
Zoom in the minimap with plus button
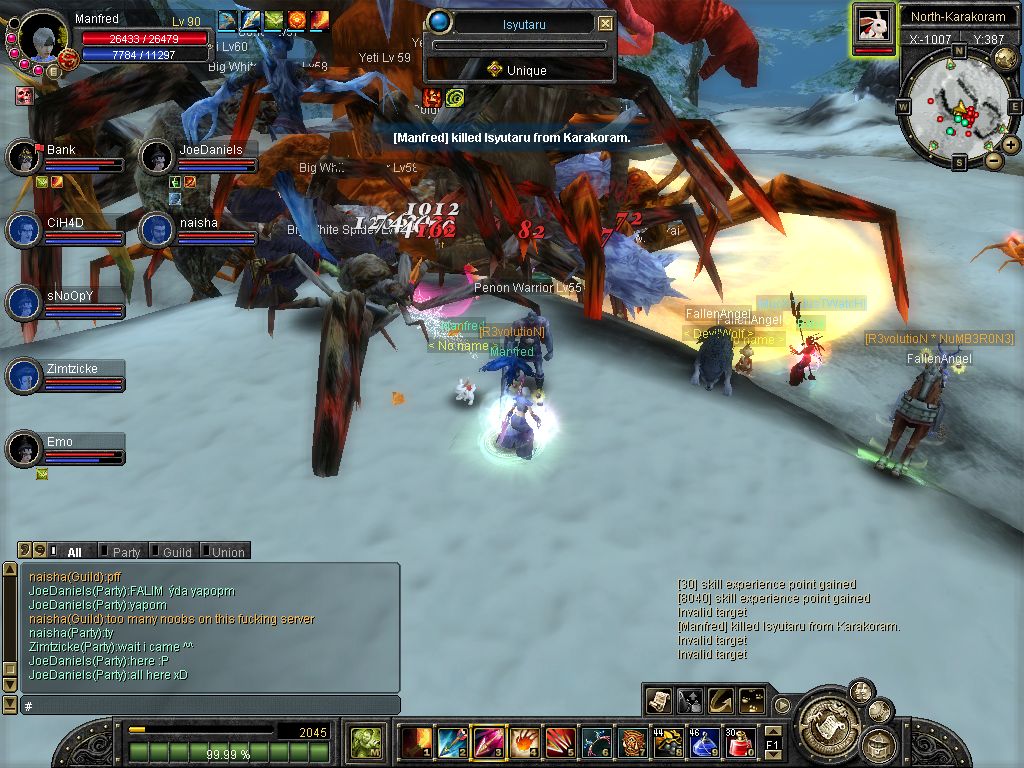pyautogui.click(x=1011, y=145)
